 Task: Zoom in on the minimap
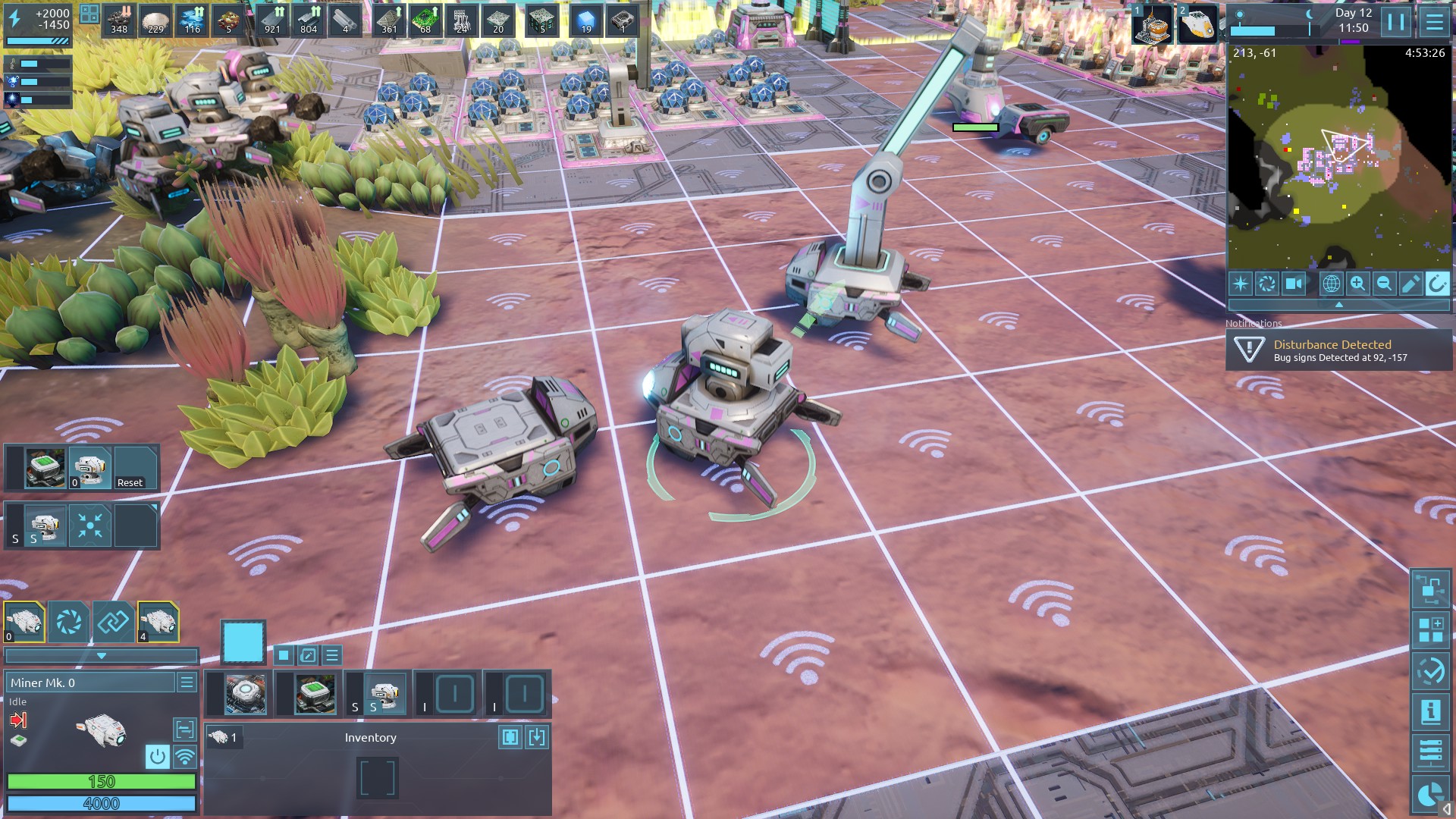click(1357, 284)
